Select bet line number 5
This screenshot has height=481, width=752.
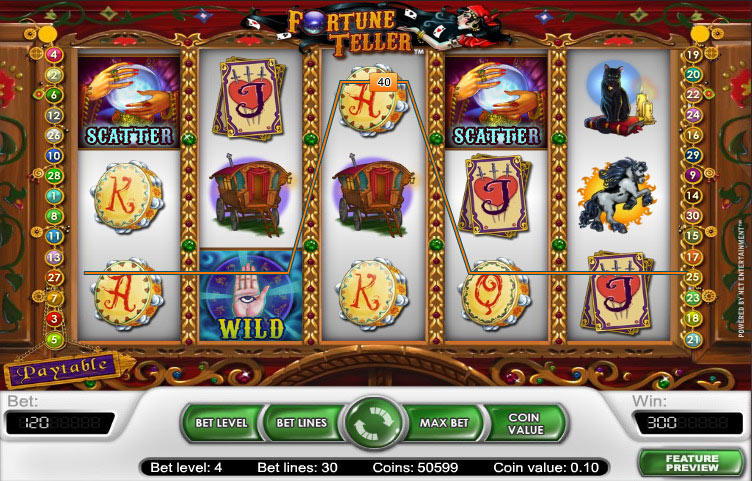(54, 339)
